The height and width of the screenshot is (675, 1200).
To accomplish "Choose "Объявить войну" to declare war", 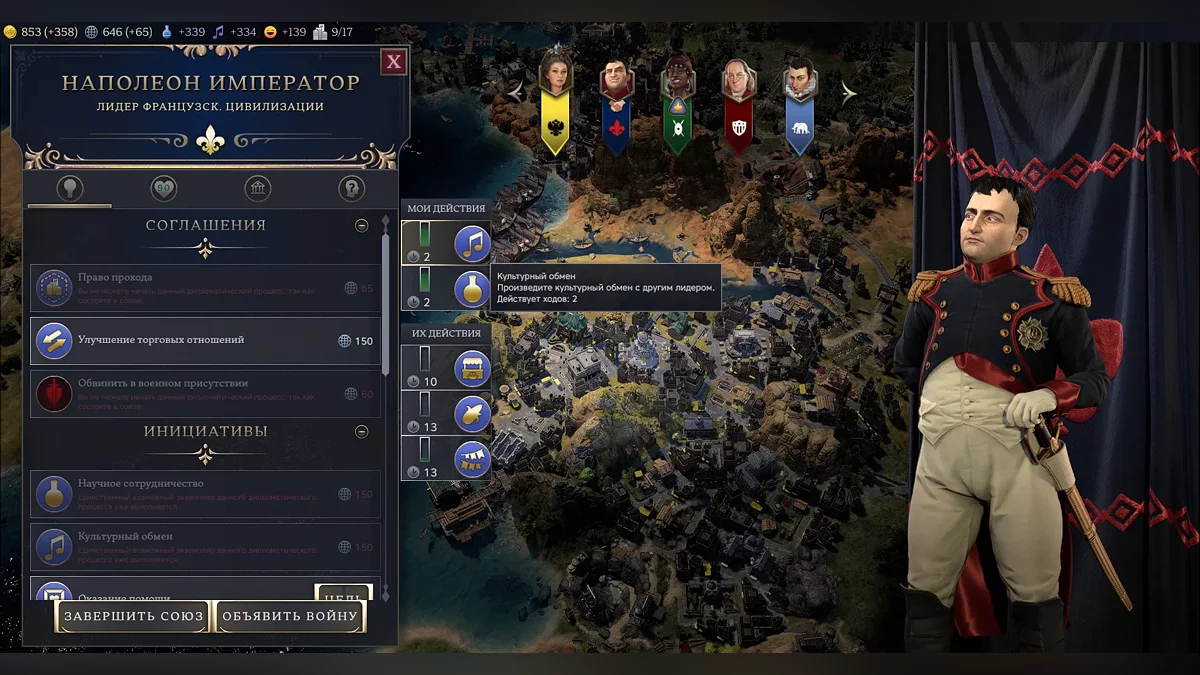I will coord(289,616).
